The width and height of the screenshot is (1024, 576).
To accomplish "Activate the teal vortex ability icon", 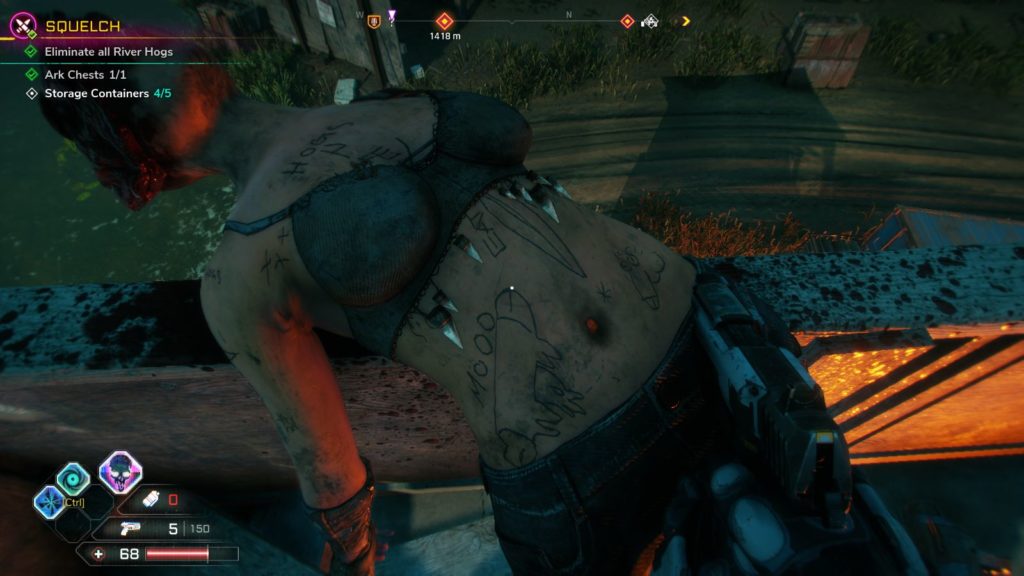I will pos(73,480).
